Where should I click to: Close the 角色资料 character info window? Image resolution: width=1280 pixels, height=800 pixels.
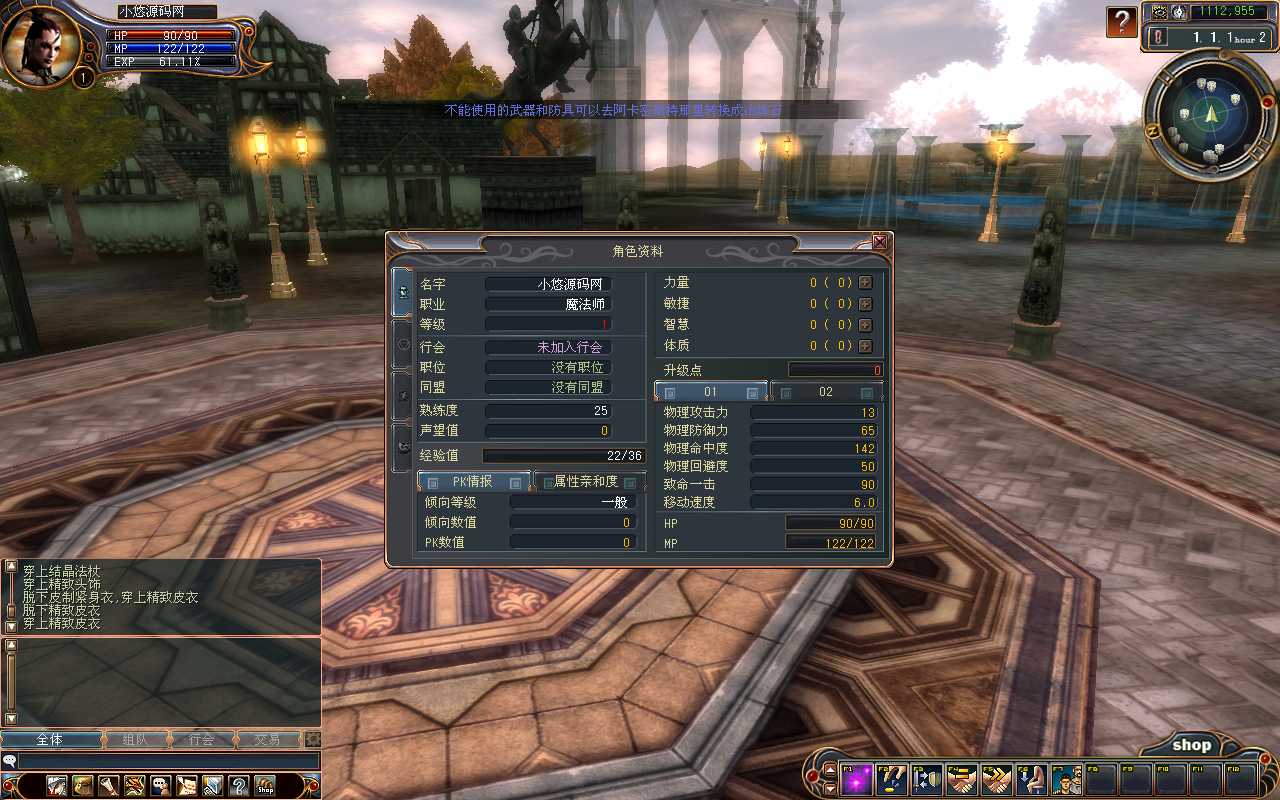click(x=880, y=242)
